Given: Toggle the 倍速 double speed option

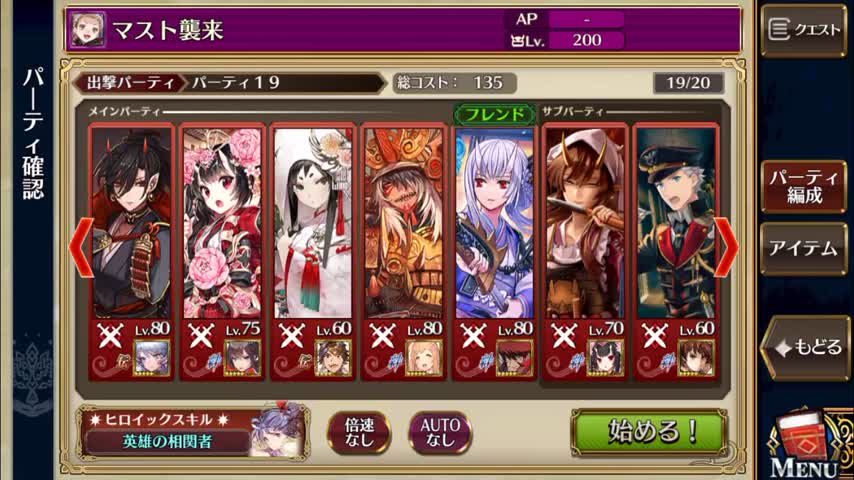Looking at the screenshot, I should 359,432.
